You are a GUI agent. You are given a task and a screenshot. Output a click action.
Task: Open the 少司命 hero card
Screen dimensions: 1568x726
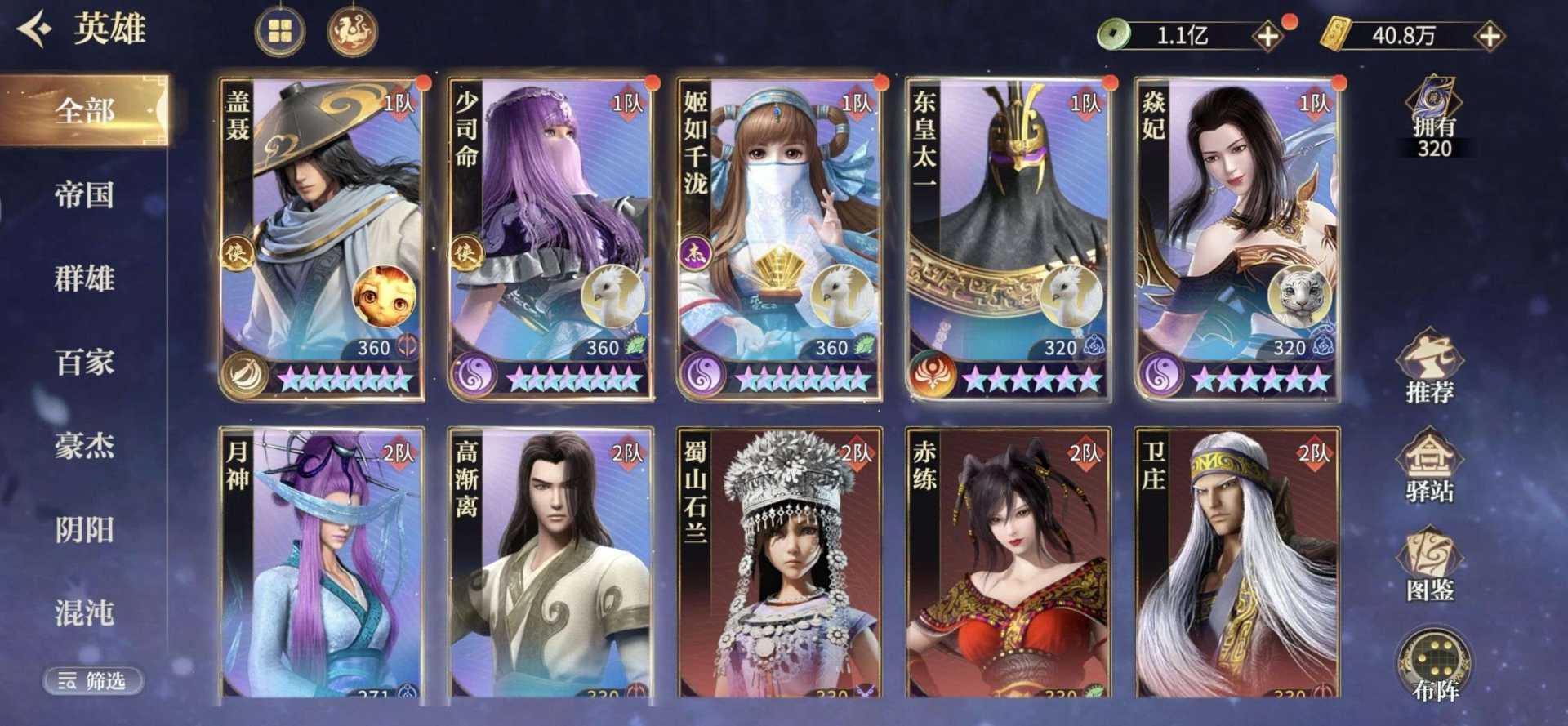coord(550,238)
